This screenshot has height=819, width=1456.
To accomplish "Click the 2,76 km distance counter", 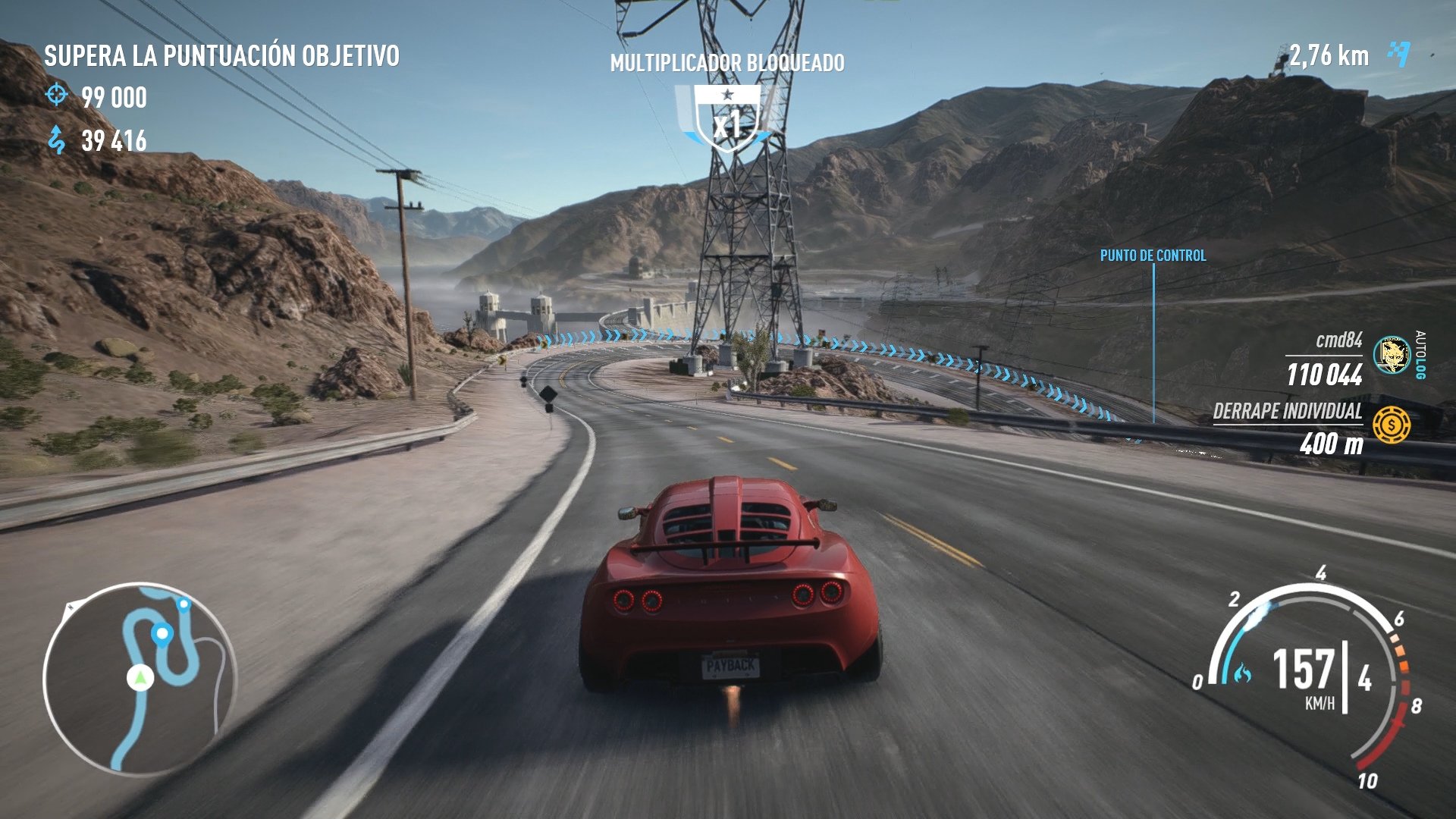I will click(x=1329, y=54).
